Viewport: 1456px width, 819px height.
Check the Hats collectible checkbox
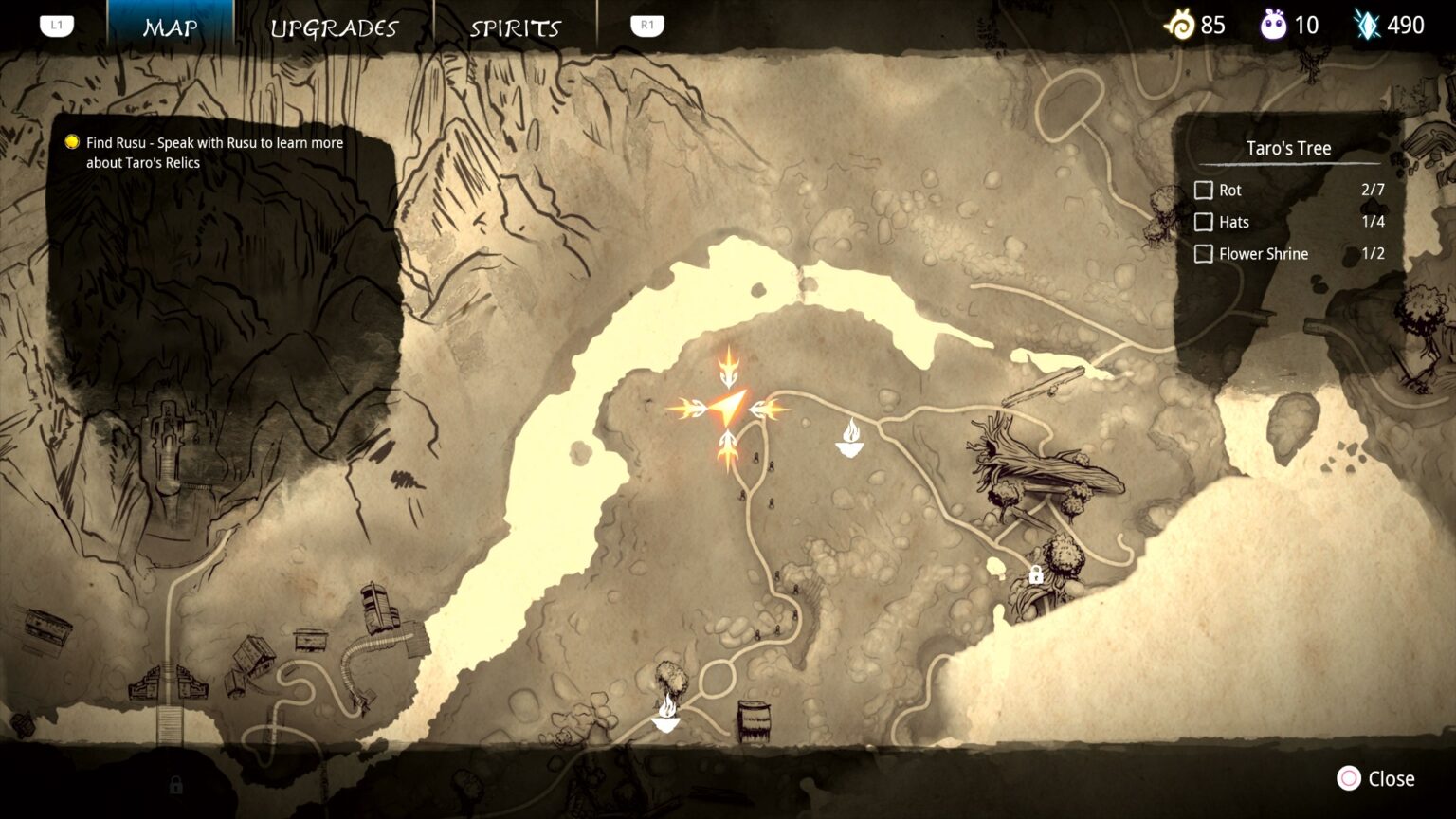(1204, 222)
